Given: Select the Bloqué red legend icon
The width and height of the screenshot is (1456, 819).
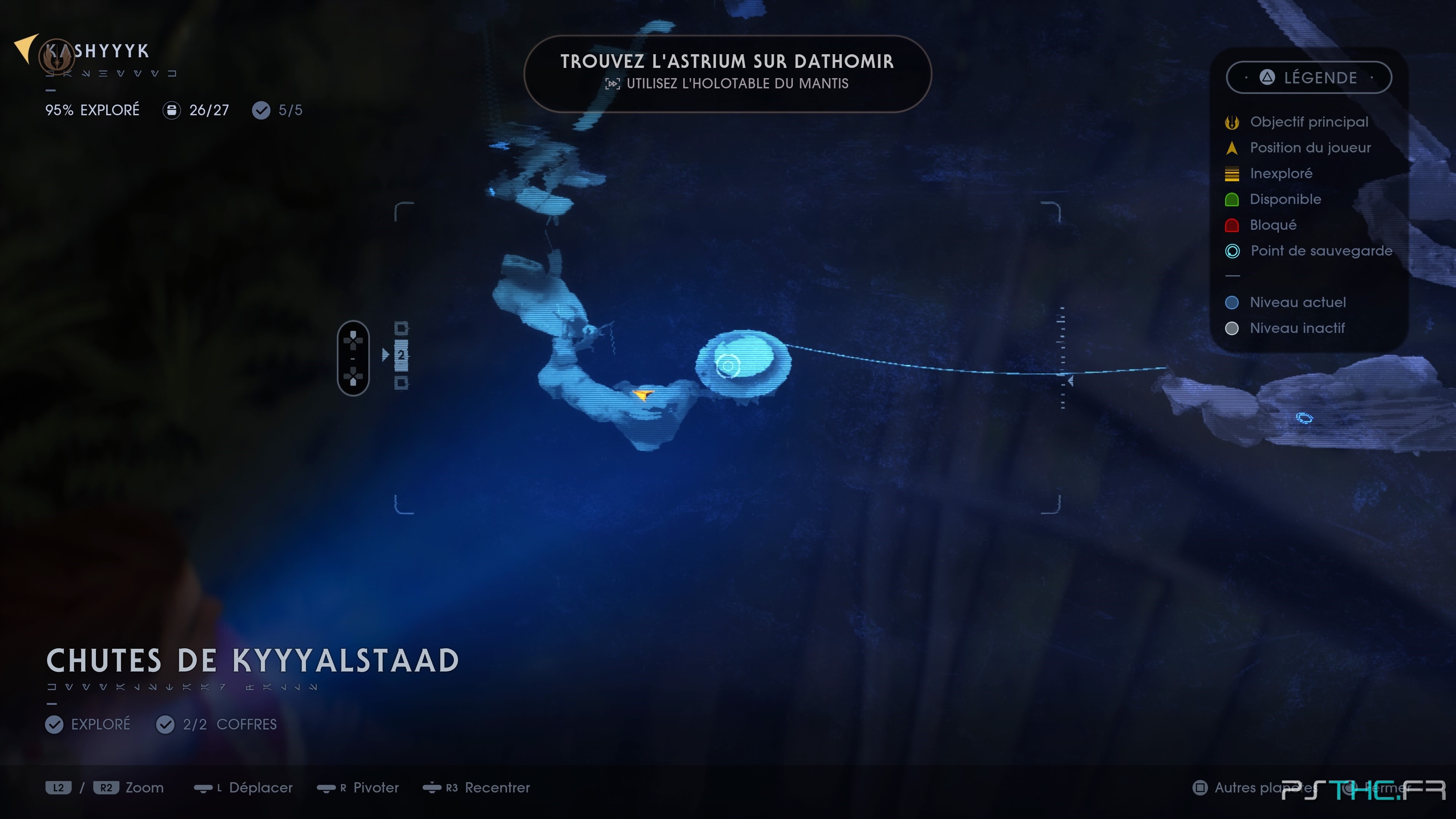Looking at the screenshot, I should point(1232,225).
